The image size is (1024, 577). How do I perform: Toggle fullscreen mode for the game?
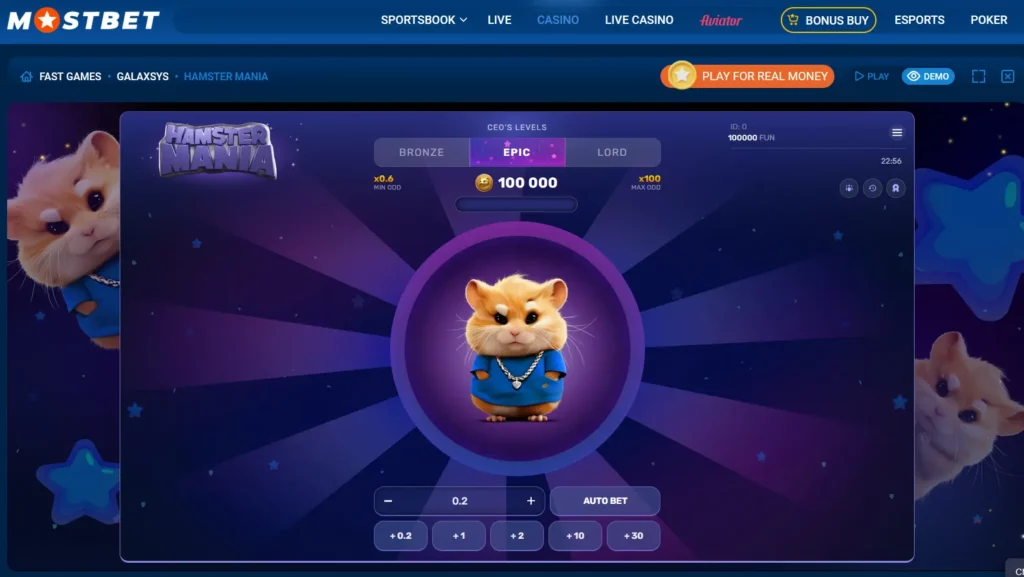point(979,76)
